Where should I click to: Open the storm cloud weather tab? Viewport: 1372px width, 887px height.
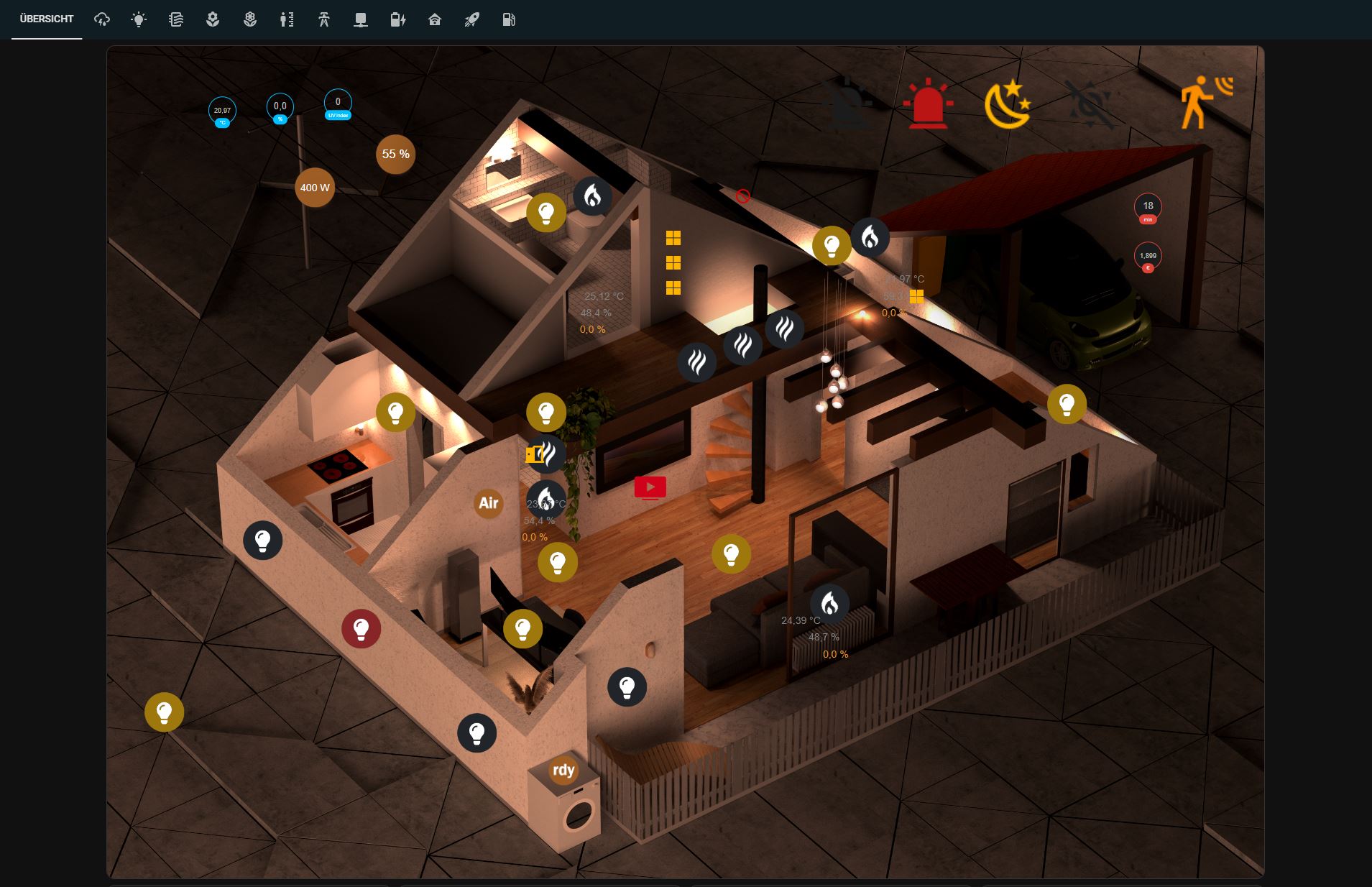tap(101, 19)
